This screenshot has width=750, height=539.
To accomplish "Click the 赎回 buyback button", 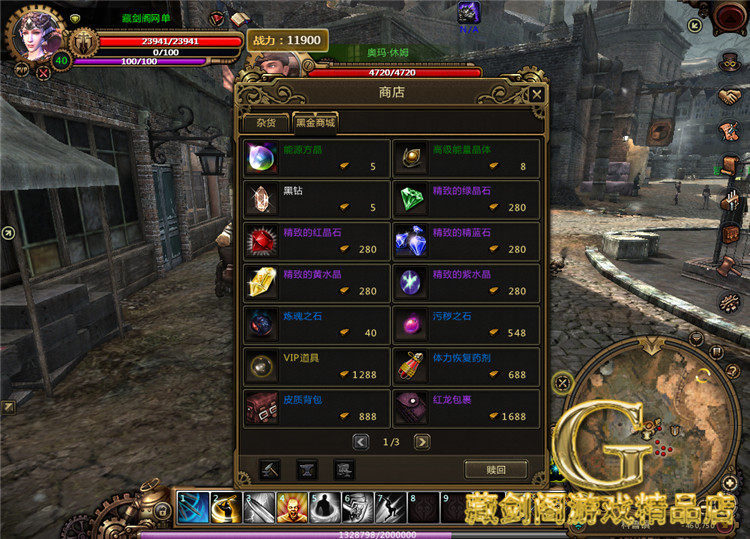I will point(495,469).
